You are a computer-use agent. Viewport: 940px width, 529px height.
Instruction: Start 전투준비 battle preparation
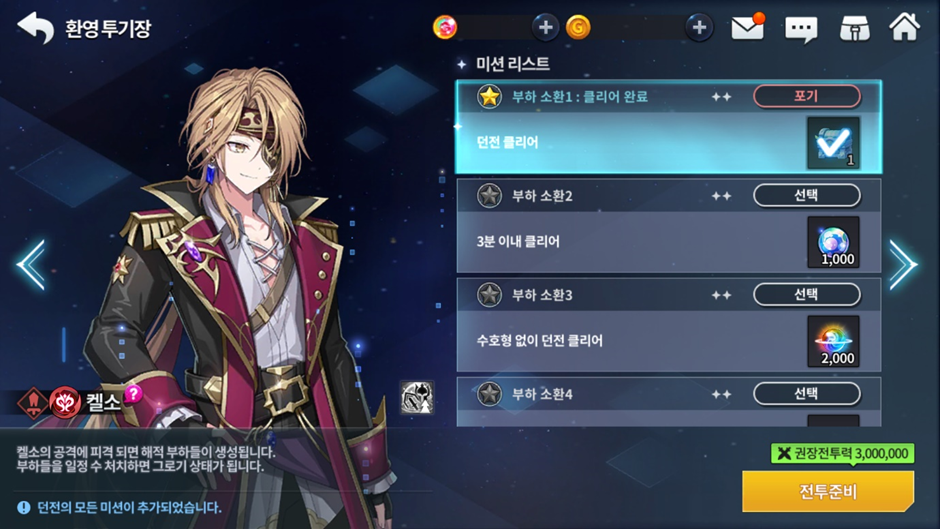[827, 491]
